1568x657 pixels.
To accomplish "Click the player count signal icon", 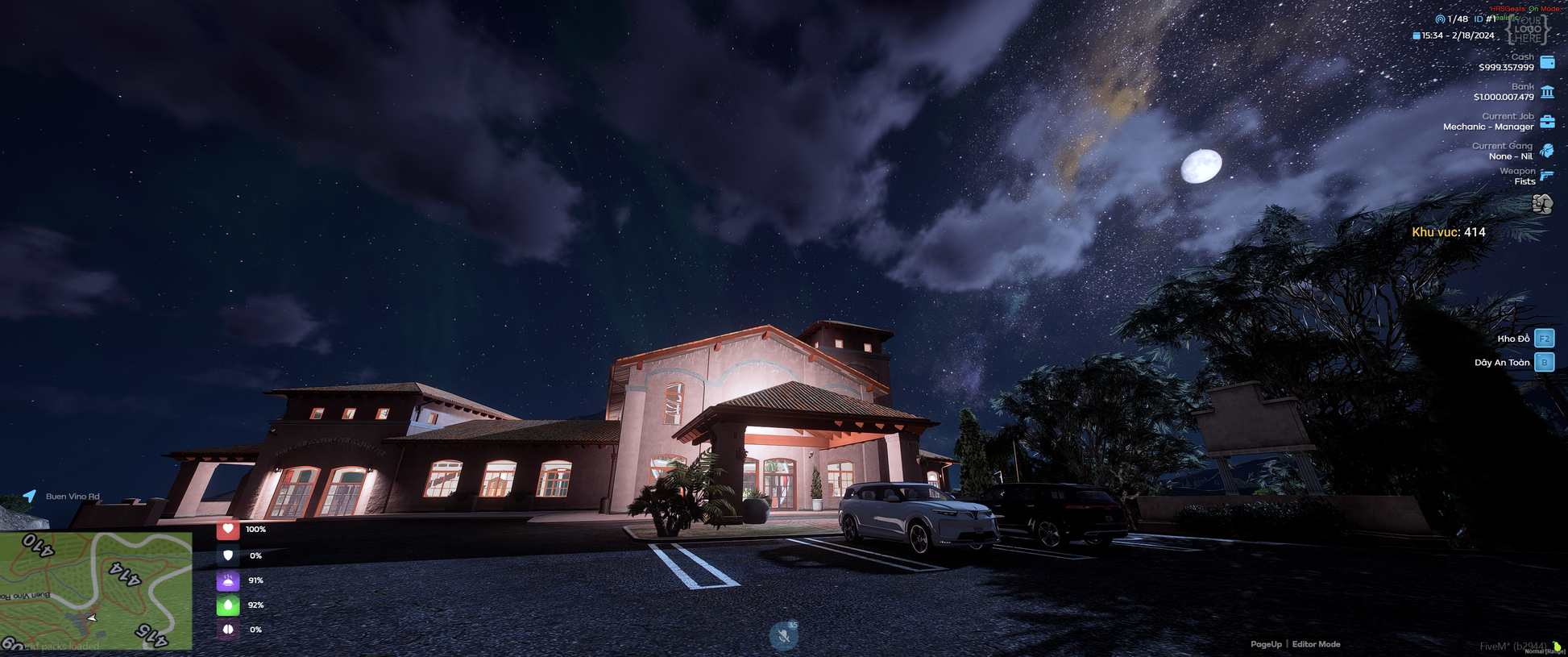I will [x=1440, y=19].
